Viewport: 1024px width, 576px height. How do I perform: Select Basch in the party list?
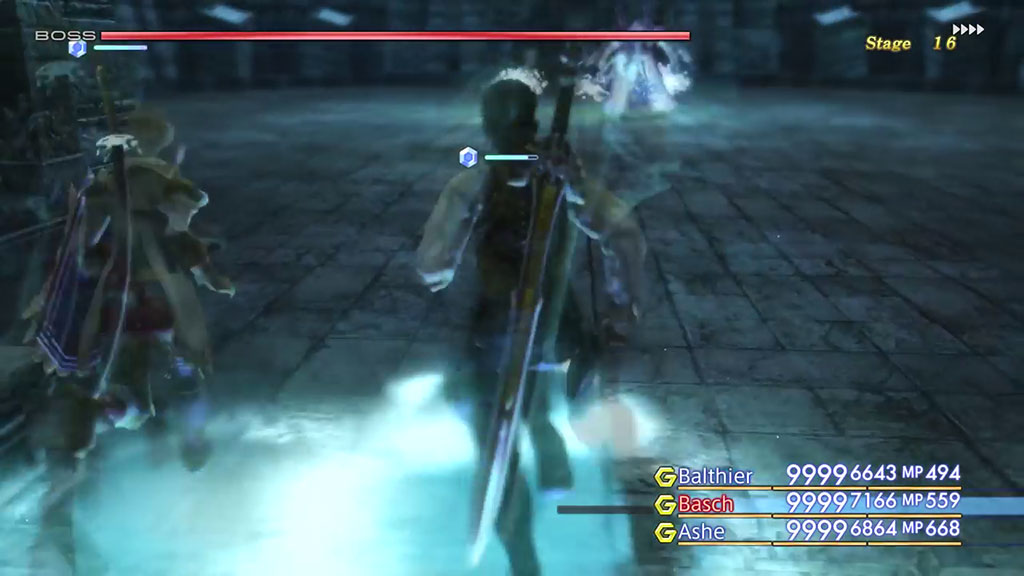pyautogui.click(x=705, y=503)
